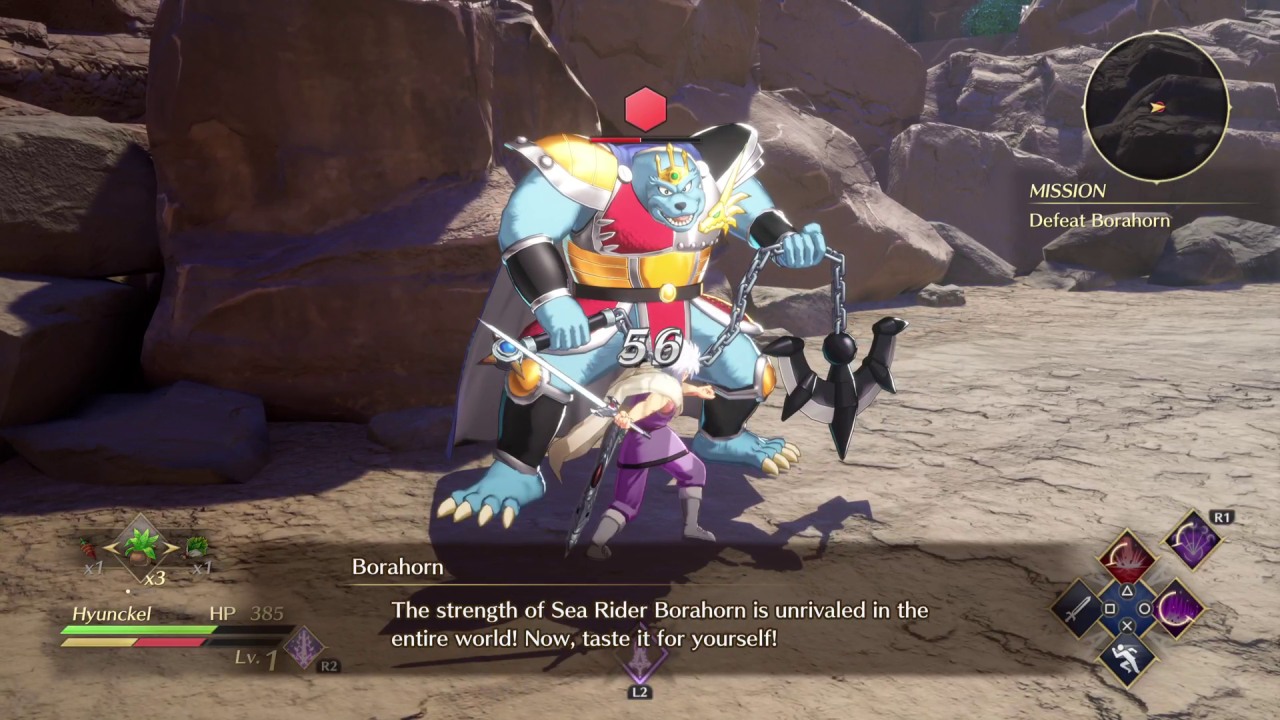Activate the purple feather skill beside Lv. 1
Viewport: 1280px width, 720px height.
(304, 647)
